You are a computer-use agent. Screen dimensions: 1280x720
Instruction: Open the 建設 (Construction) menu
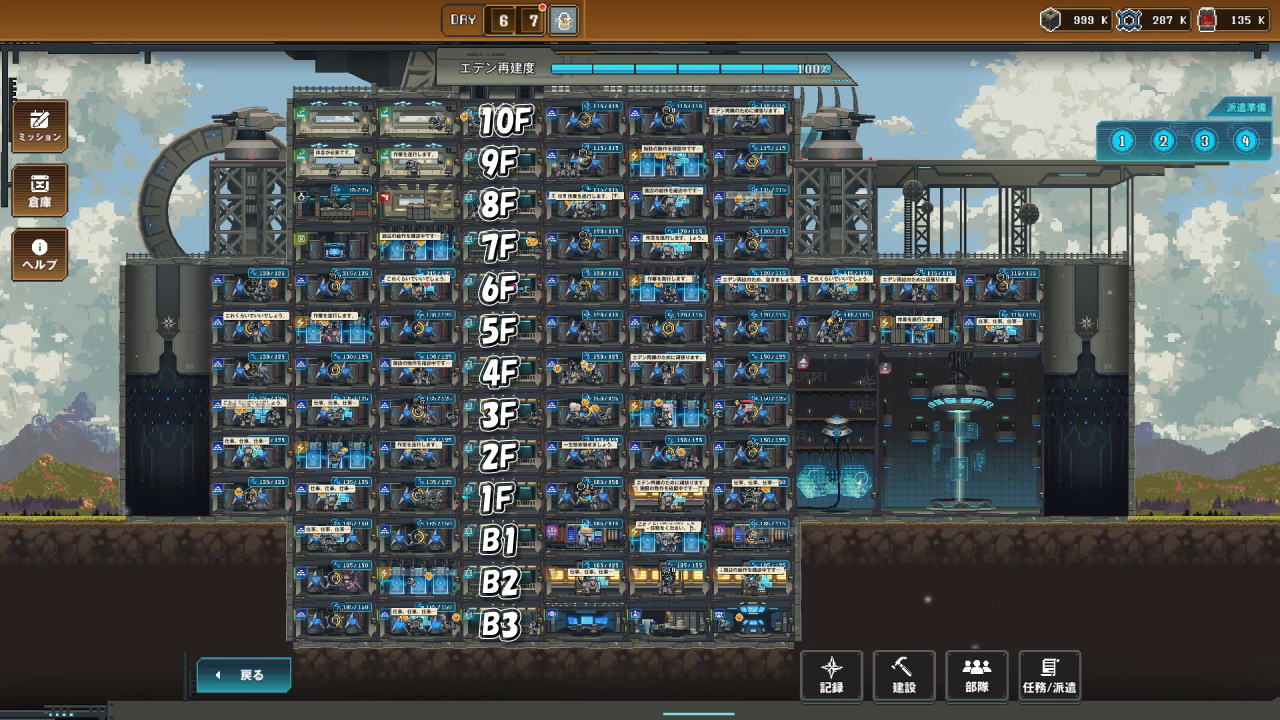904,675
